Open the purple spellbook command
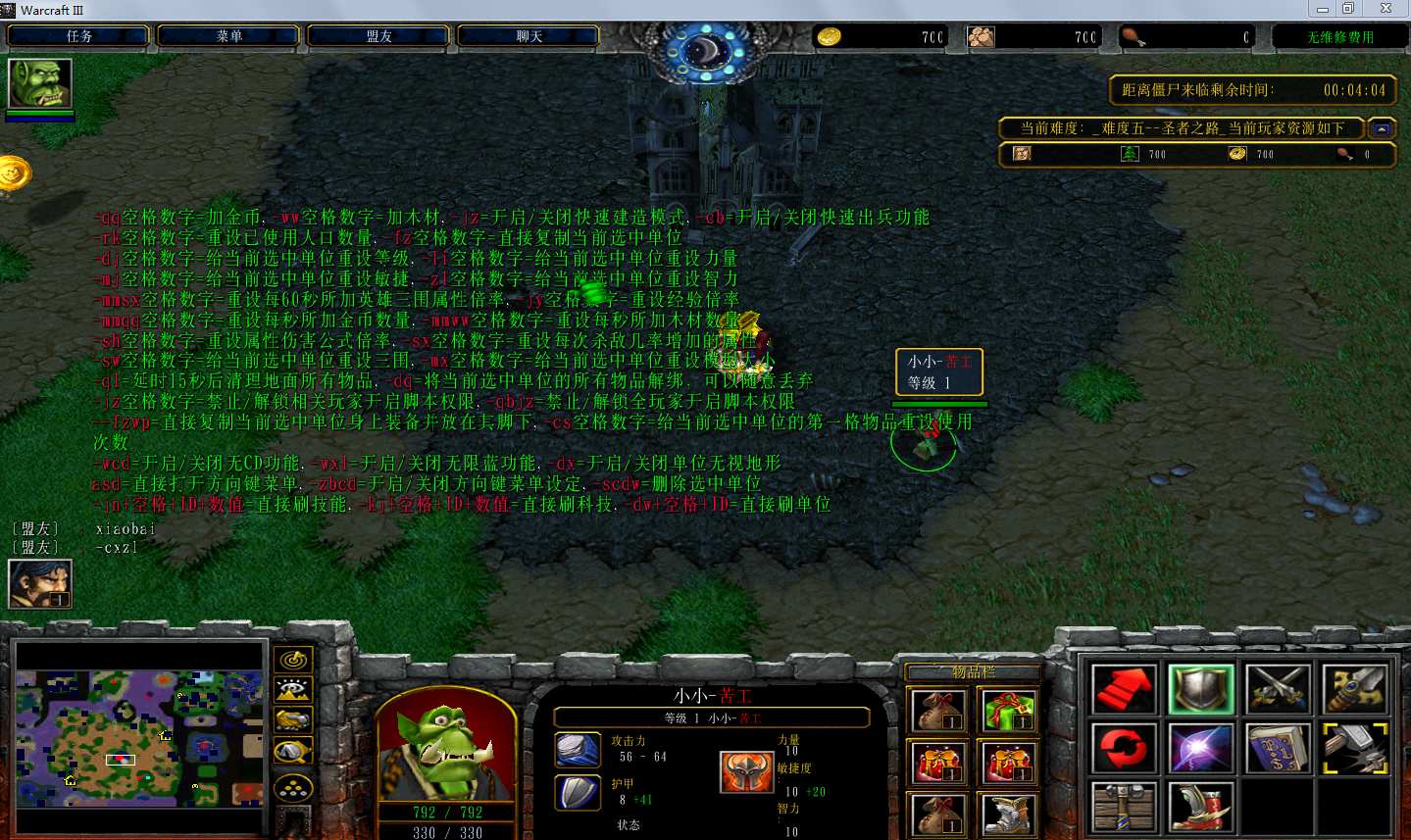This screenshot has width=1411, height=840. pos(1278,750)
